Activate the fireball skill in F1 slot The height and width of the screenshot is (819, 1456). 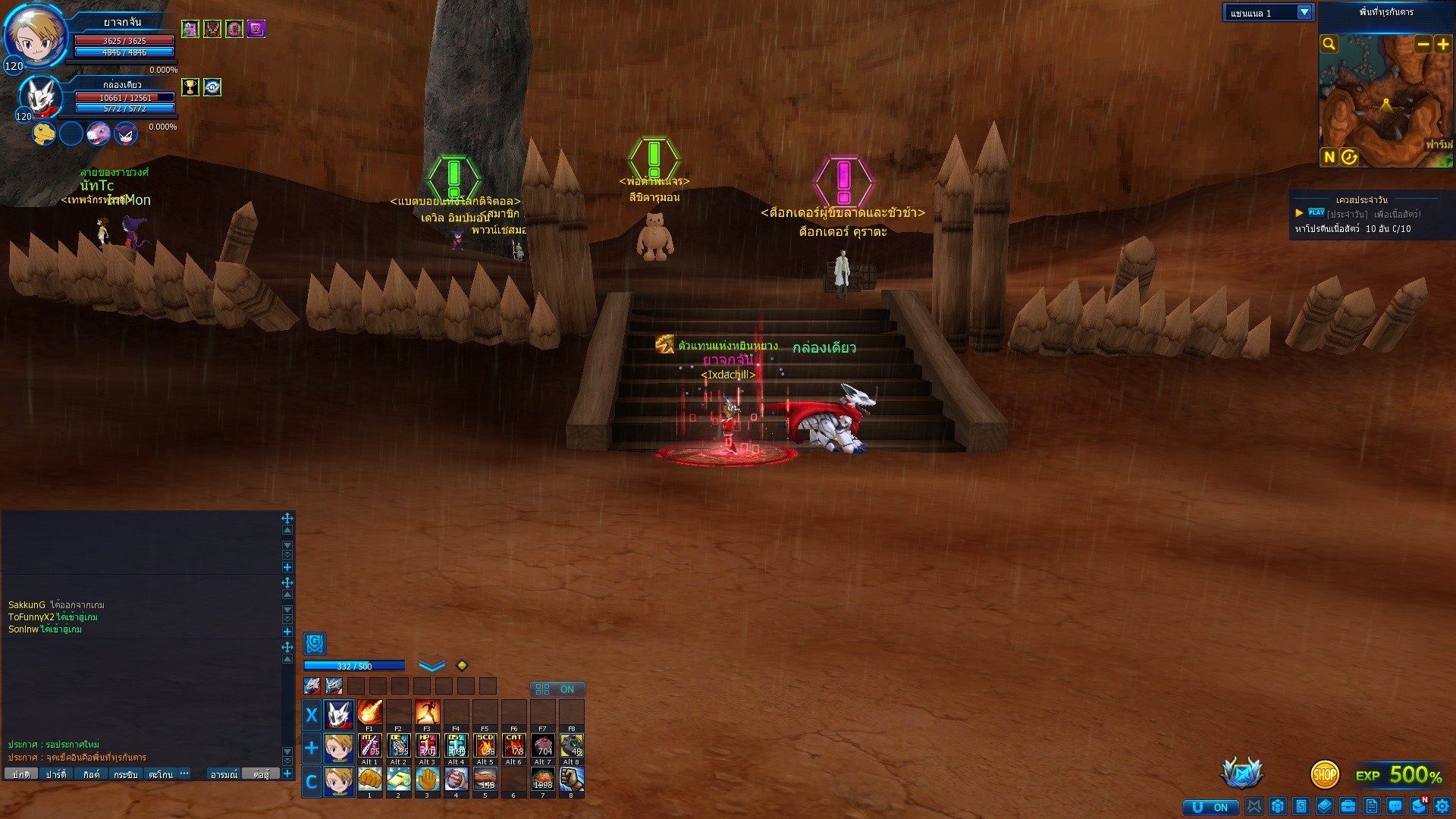(x=369, y=713)
